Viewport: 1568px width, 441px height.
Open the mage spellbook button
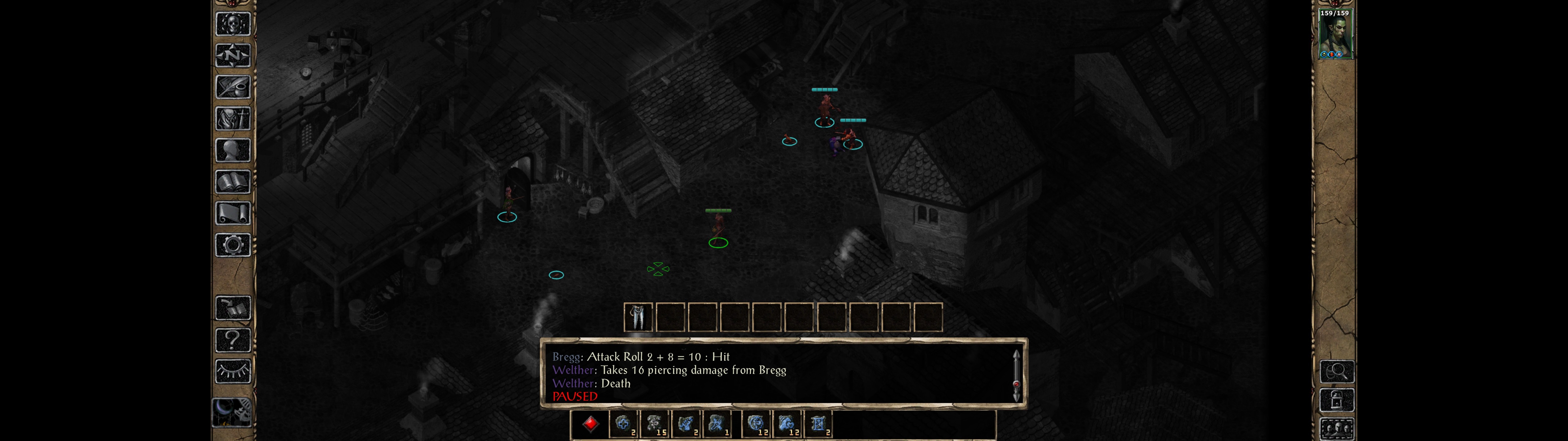pyautogui.click(x=232, y=182)
